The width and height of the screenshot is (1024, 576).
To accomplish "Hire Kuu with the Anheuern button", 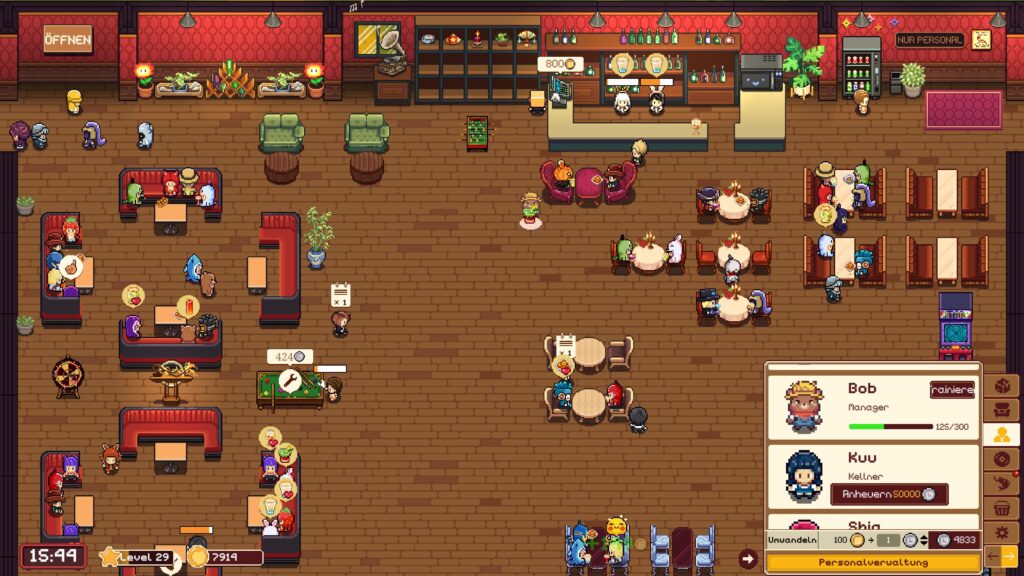I will (889, 494).
